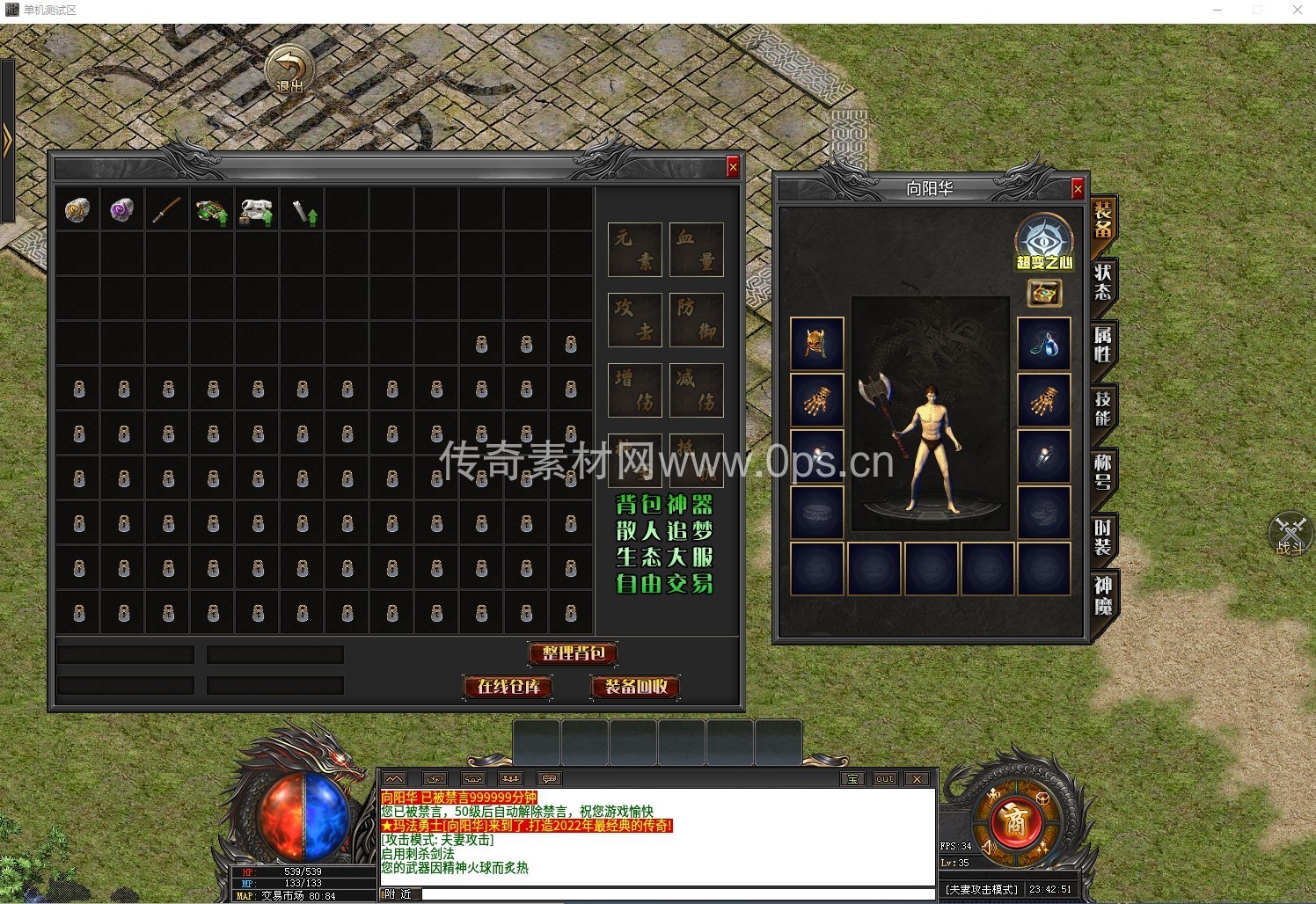
Task: Select the equipped blue necklace slot
Action: click(1044, 343)
